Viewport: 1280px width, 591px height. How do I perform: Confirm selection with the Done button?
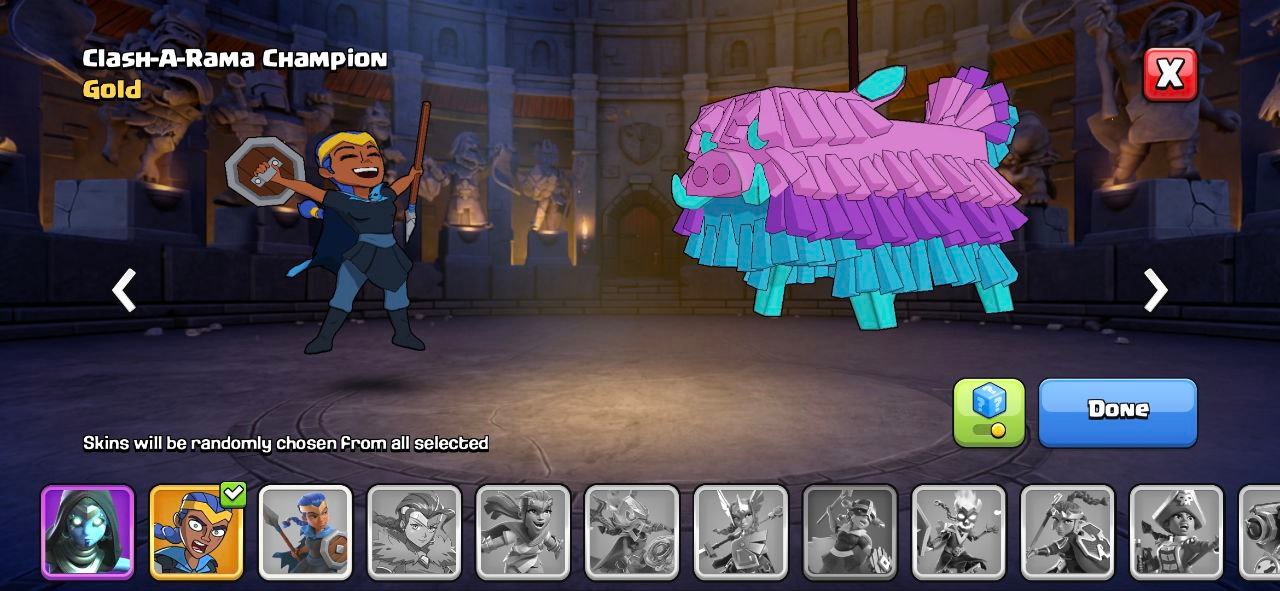(1117, 411)
